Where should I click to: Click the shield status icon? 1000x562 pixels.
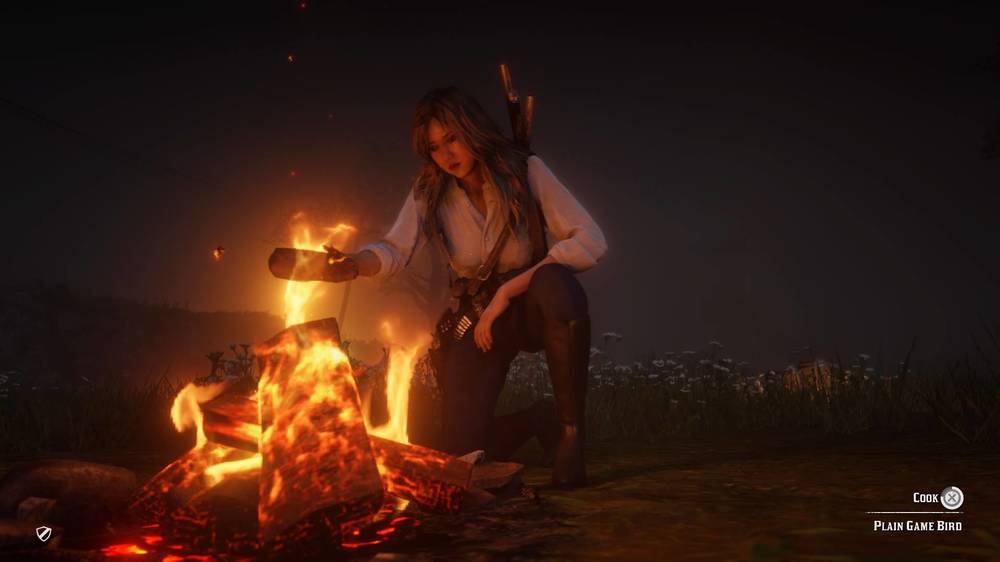[x=43, y=534]
